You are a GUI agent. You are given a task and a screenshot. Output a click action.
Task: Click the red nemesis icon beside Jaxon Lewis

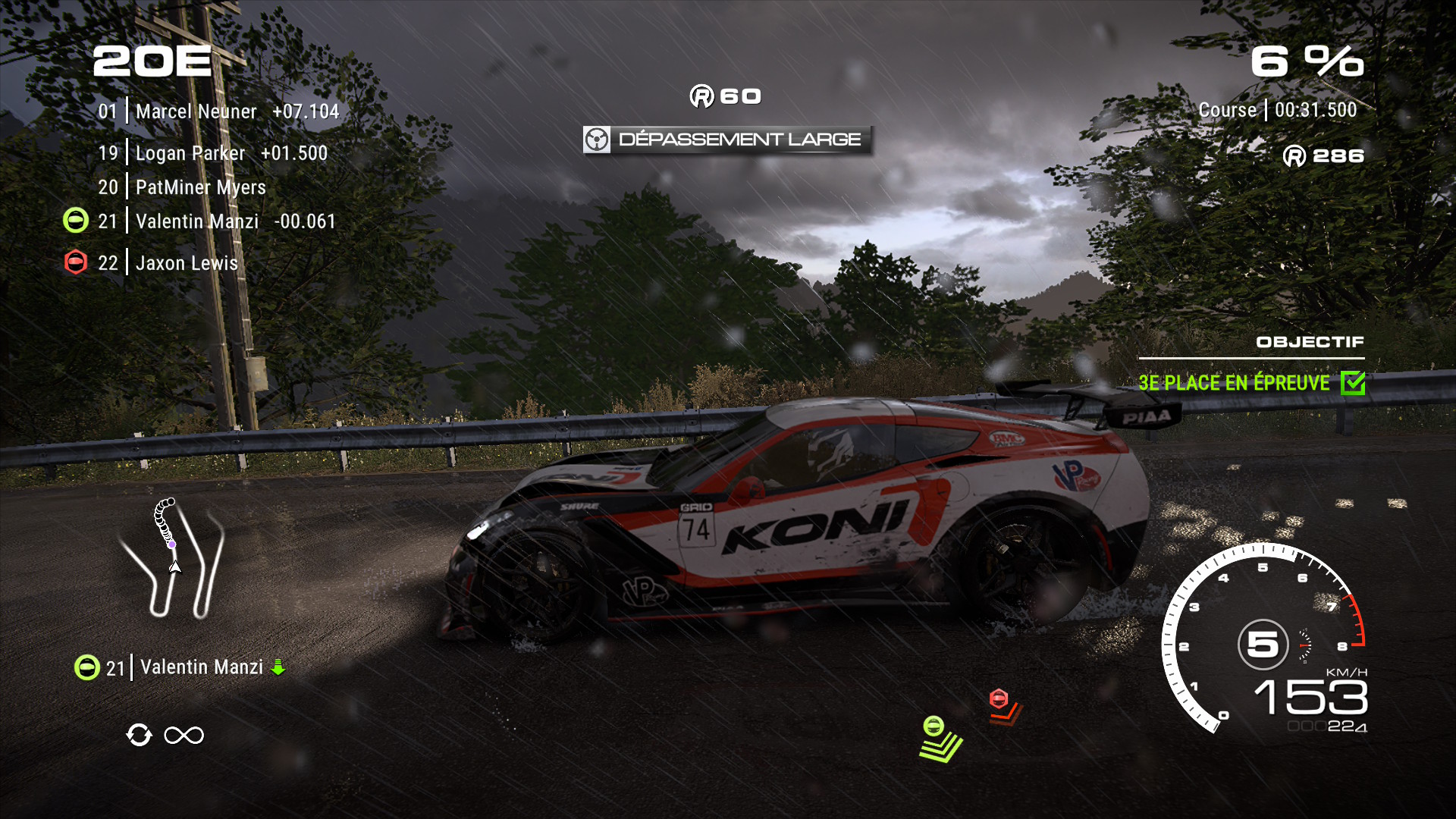(x=75, y=262)
